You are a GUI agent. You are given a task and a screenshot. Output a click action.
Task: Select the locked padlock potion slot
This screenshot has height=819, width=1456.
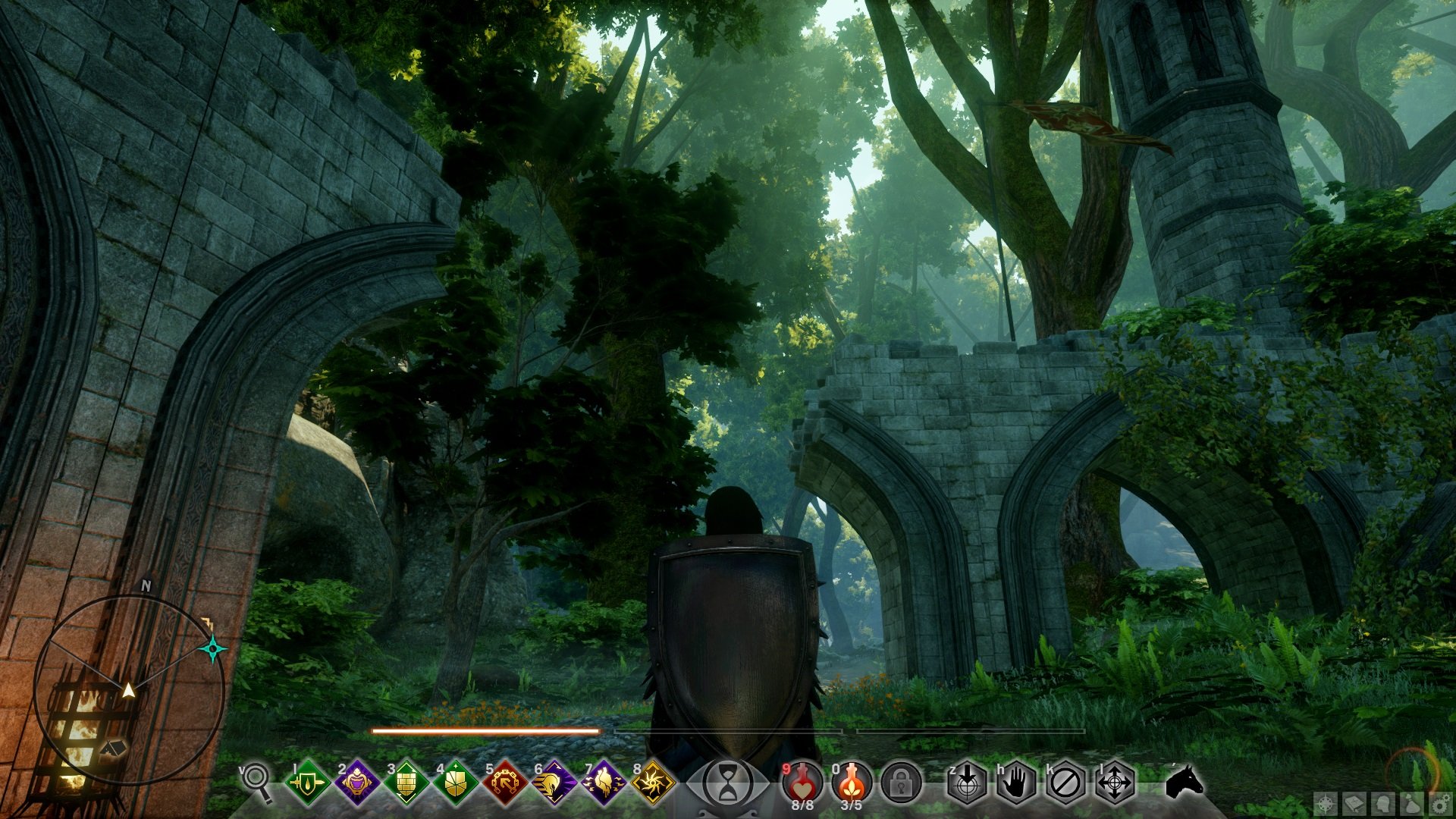point(901,782)
